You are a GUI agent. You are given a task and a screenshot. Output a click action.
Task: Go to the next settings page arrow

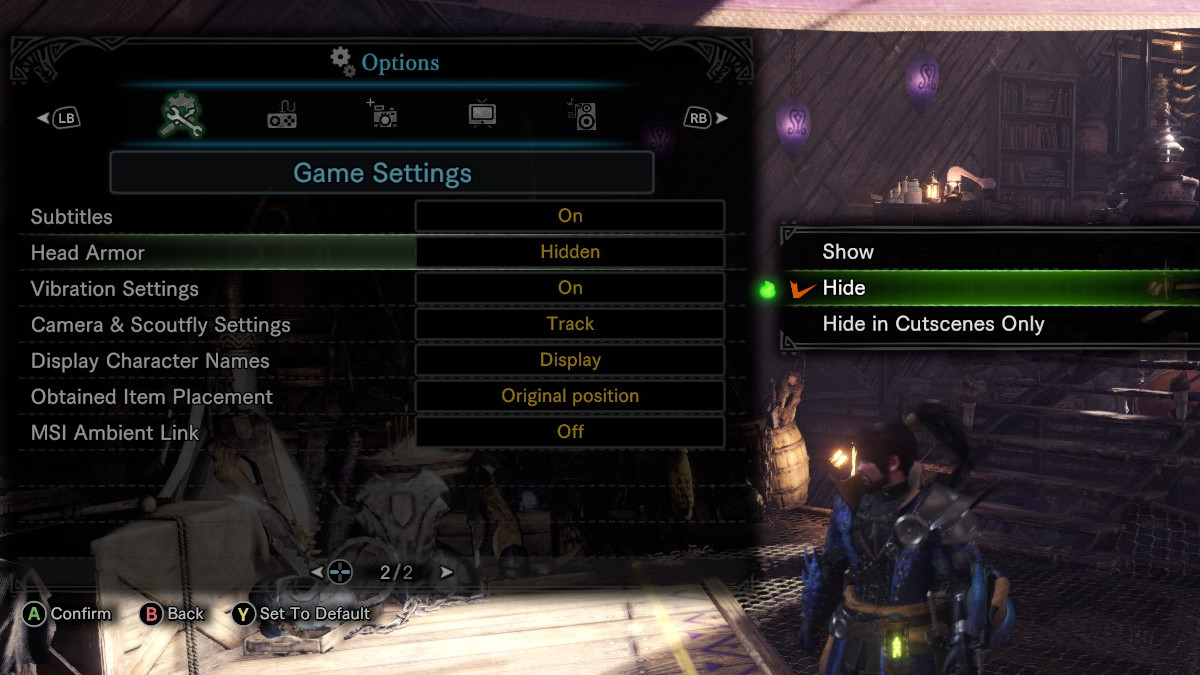pyautogui.click(x=447, y=573)
